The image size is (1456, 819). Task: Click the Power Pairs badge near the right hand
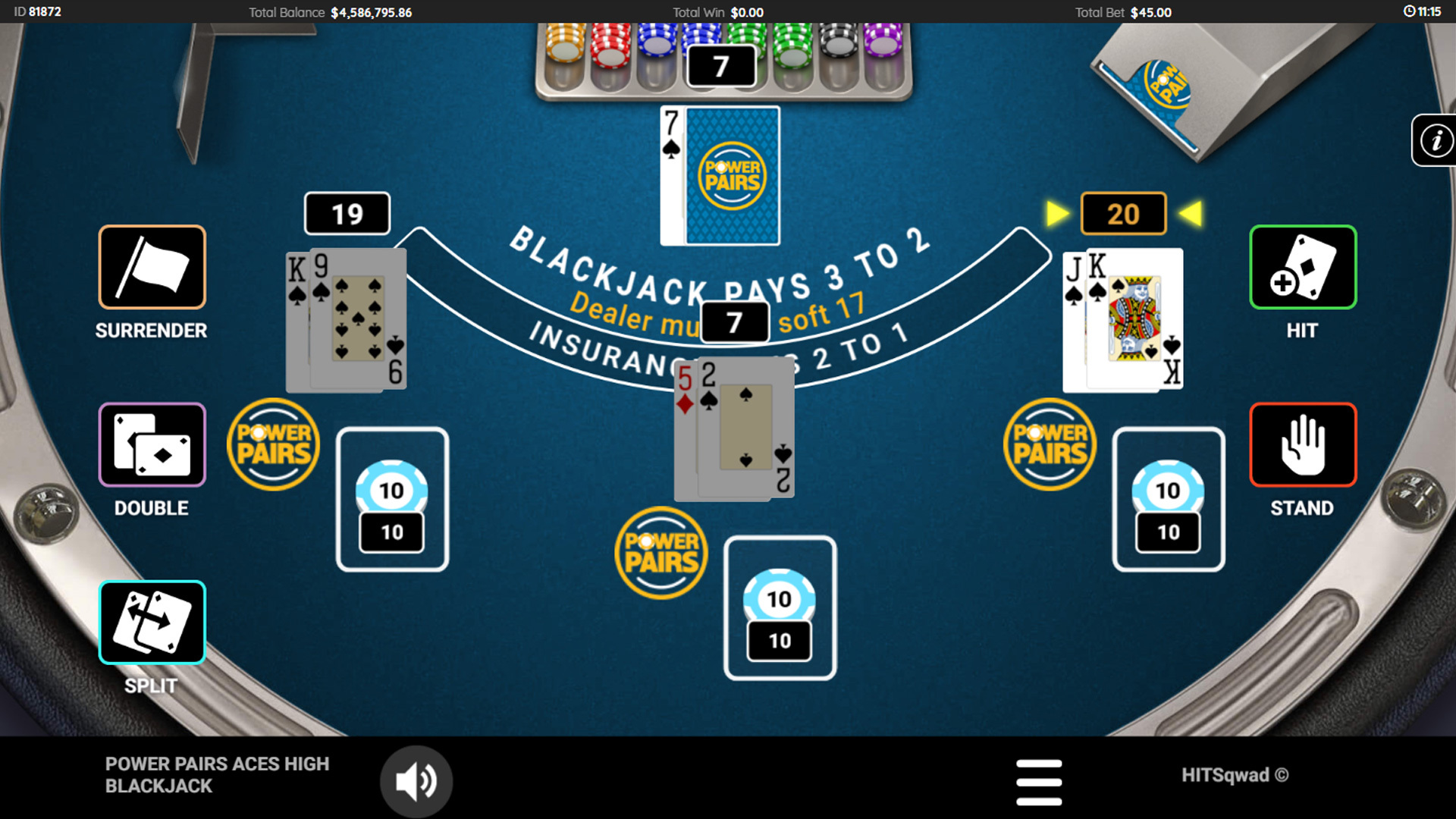click(1050, 443)
